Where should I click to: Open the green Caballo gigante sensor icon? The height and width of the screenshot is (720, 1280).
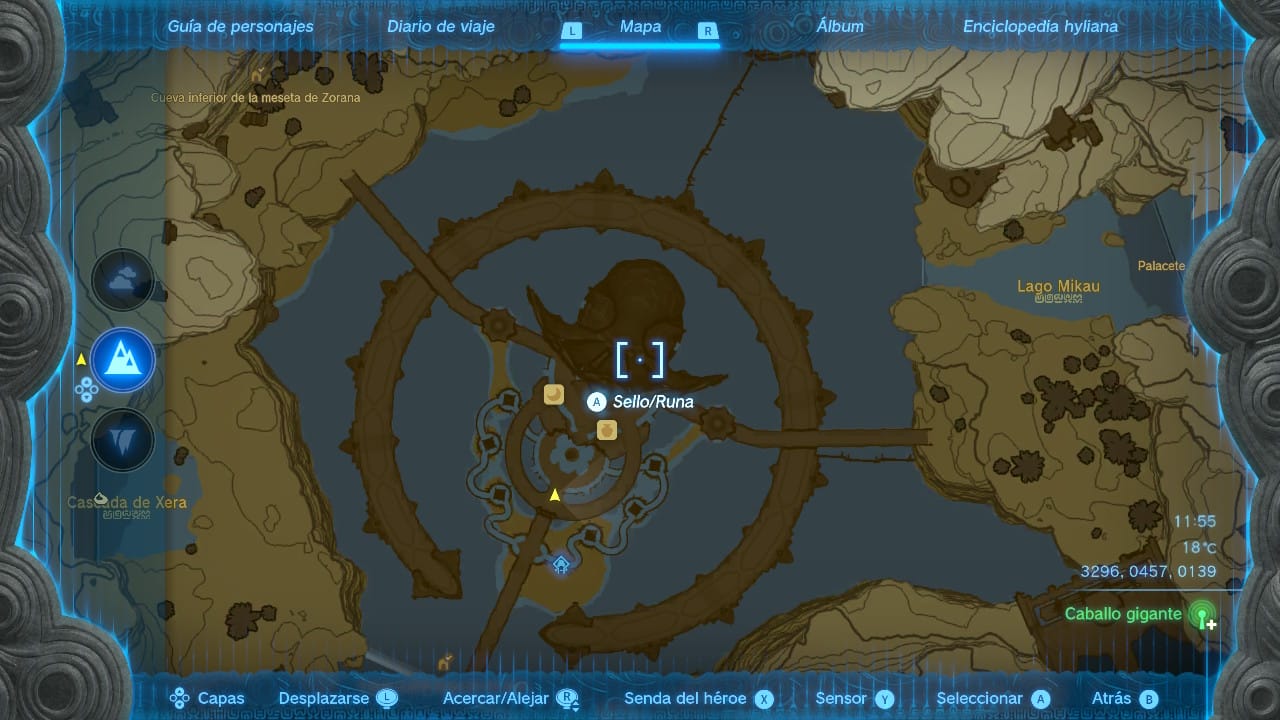[x=1202, y=615]
